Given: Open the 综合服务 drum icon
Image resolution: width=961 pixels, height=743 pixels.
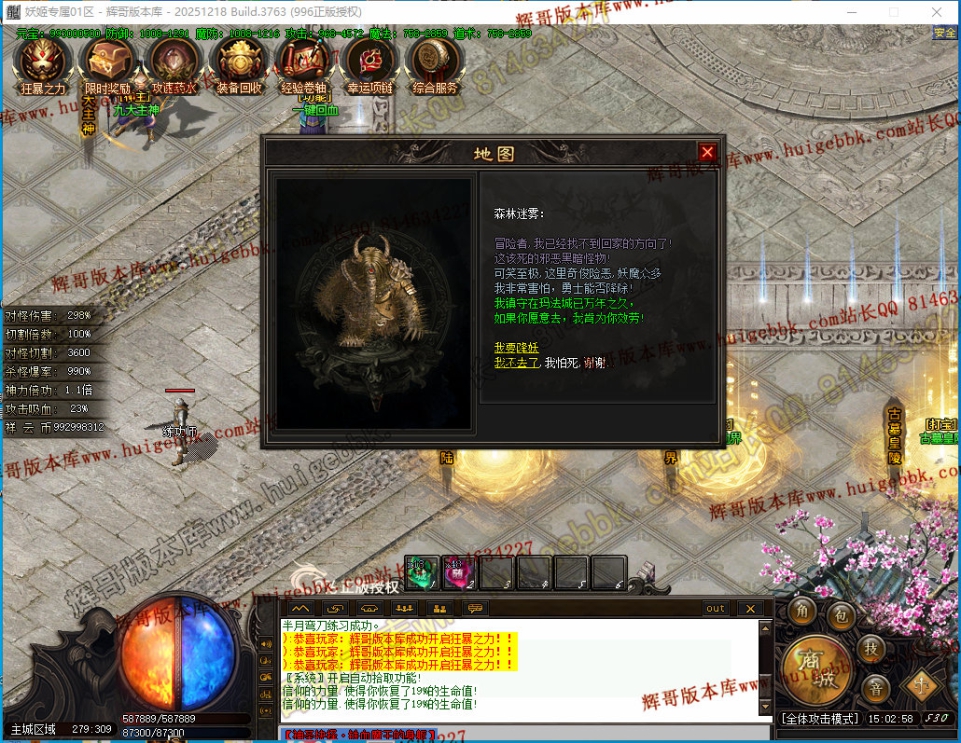Looking at the screenshot, I should [435, 63].
